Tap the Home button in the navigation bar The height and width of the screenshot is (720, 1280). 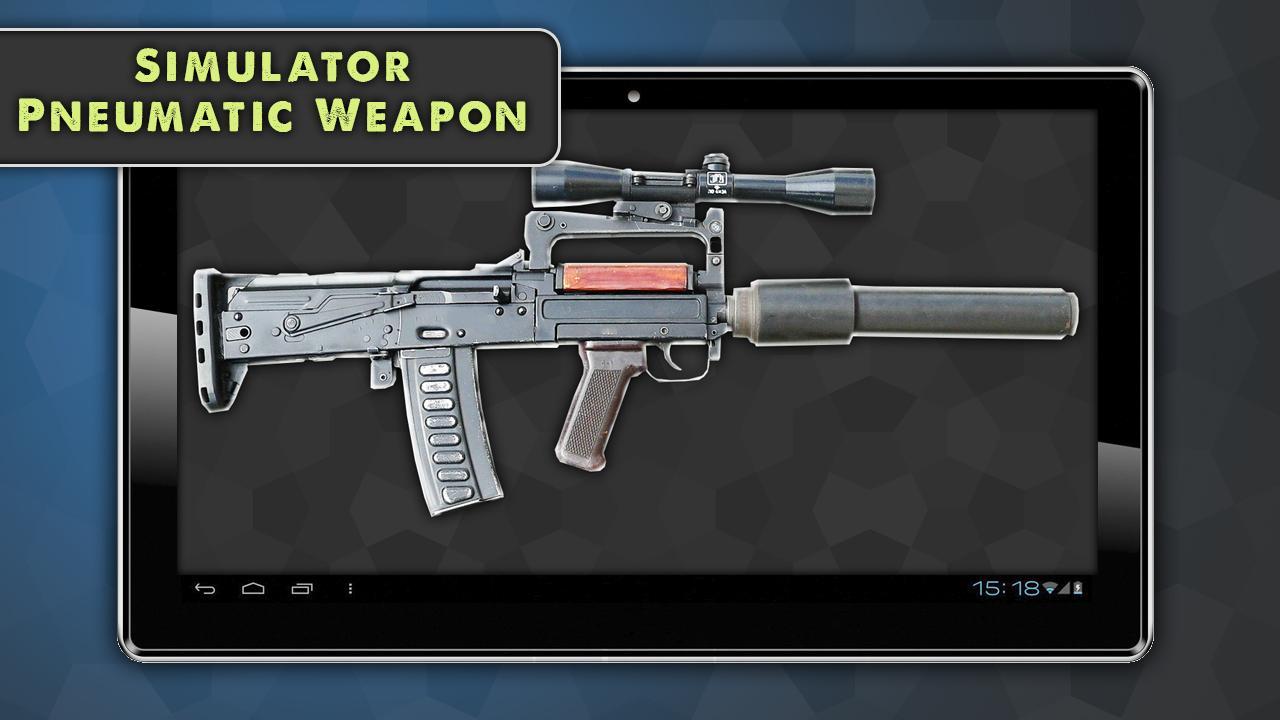(252, 588)
